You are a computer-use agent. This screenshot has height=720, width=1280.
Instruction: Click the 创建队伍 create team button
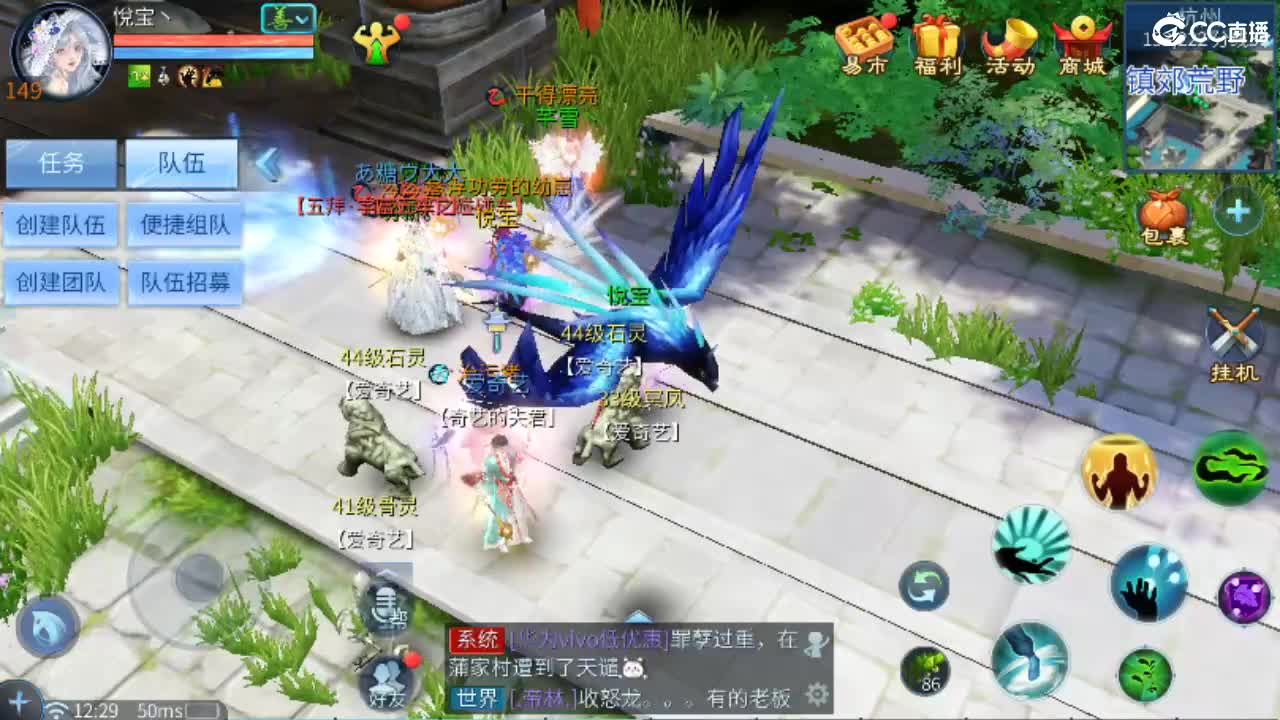(61, 225)
